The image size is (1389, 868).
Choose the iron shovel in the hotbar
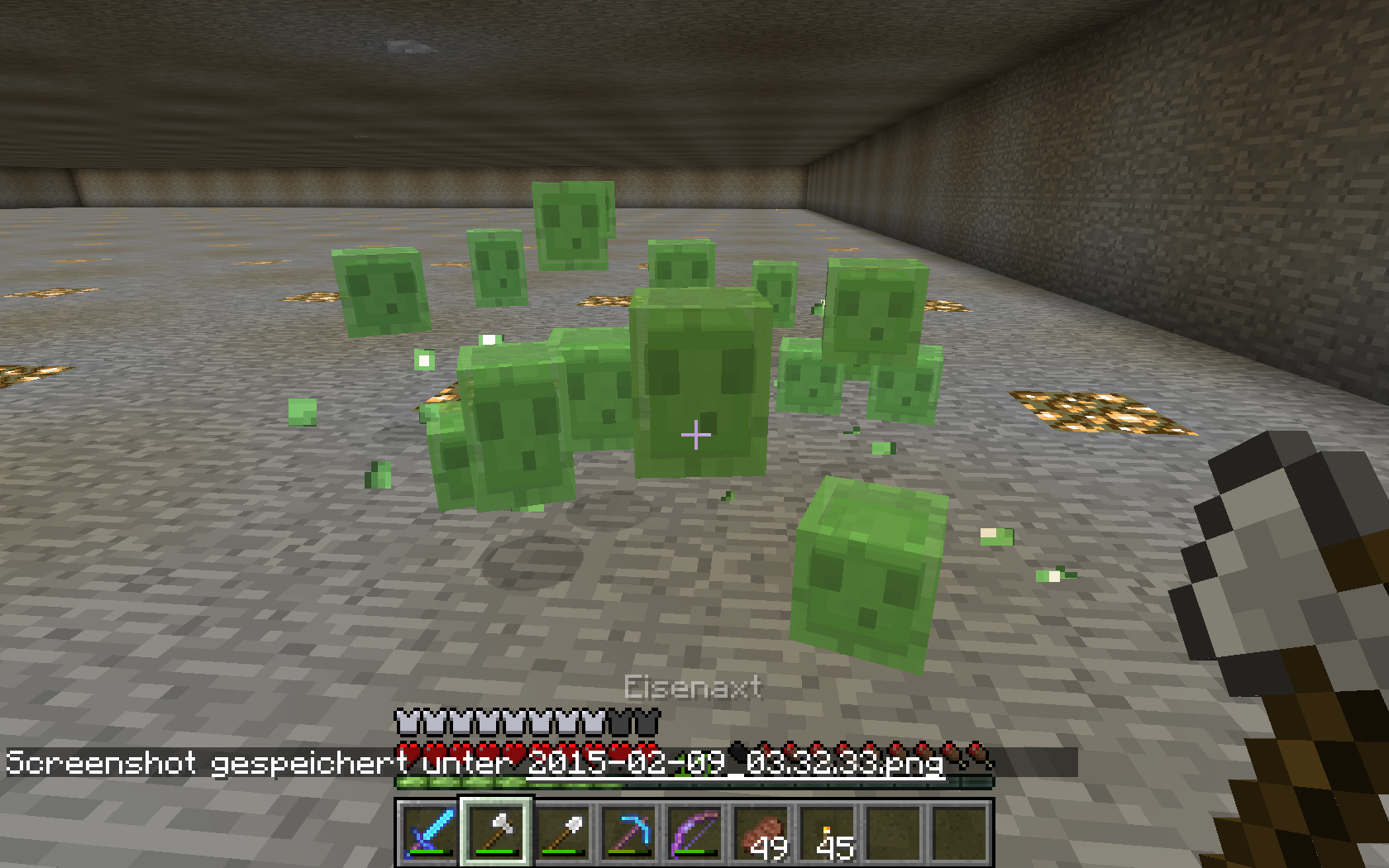pyautogui.click(x=562, y=832)
